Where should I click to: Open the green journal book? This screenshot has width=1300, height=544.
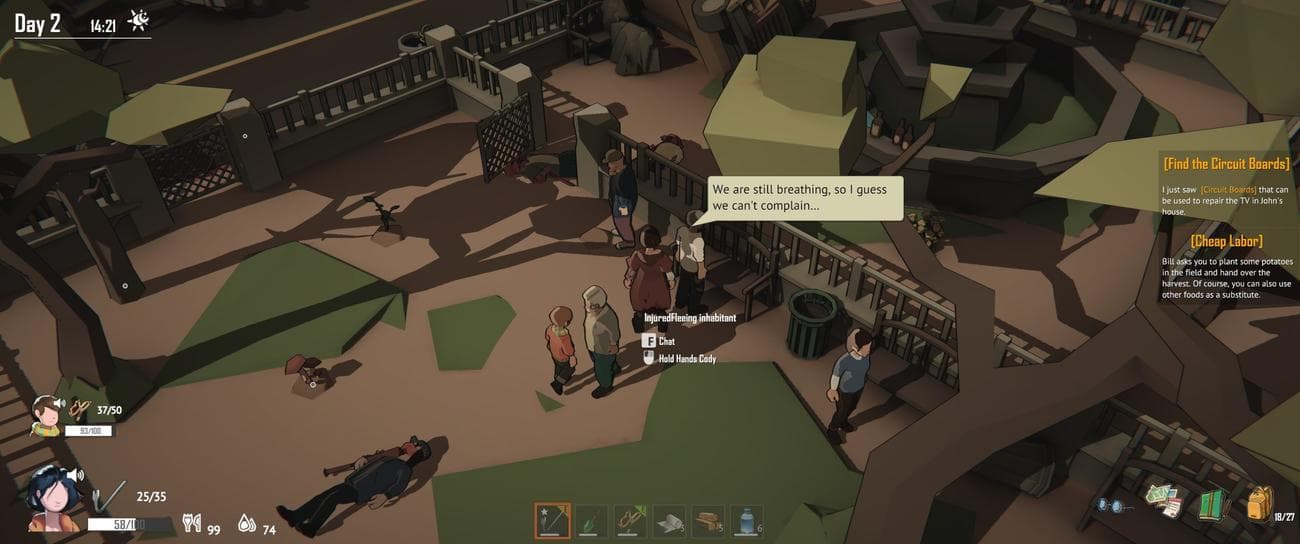(1212, 502)
